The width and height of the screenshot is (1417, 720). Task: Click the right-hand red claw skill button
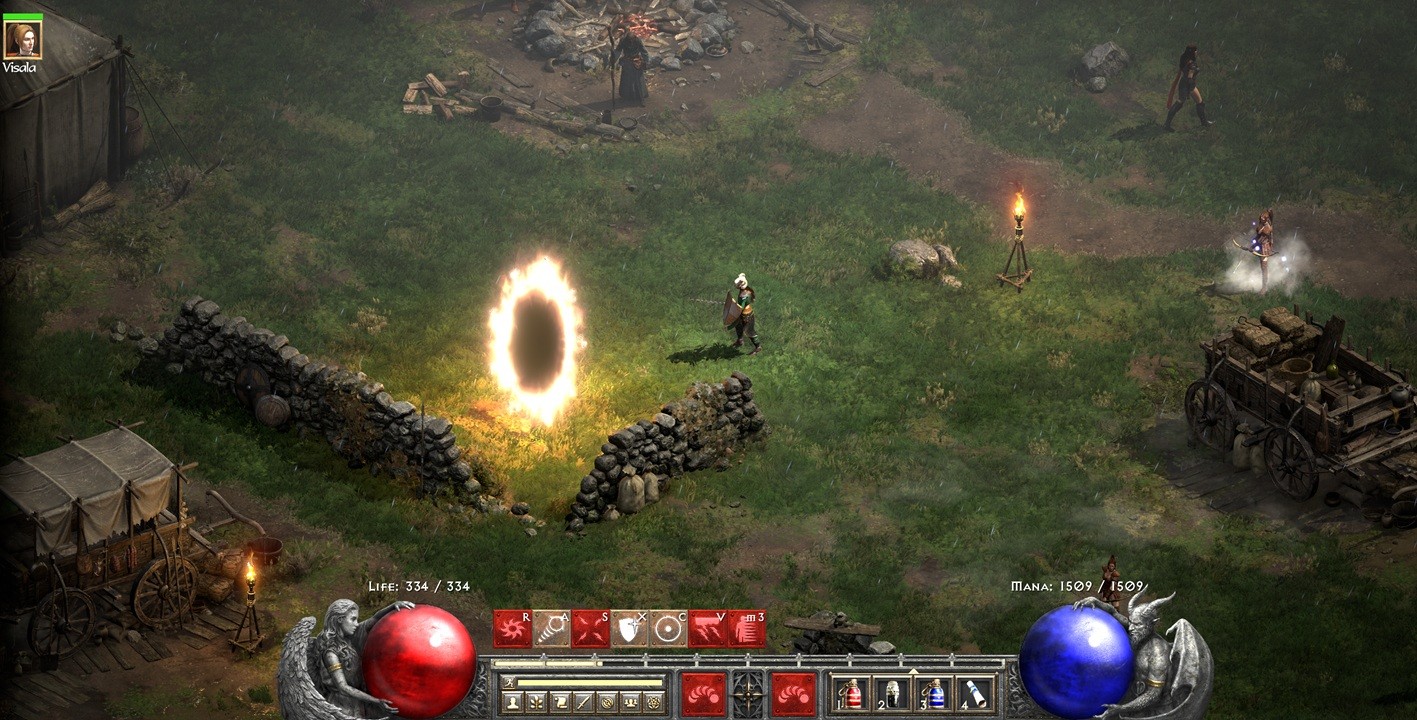coord(792,694)
